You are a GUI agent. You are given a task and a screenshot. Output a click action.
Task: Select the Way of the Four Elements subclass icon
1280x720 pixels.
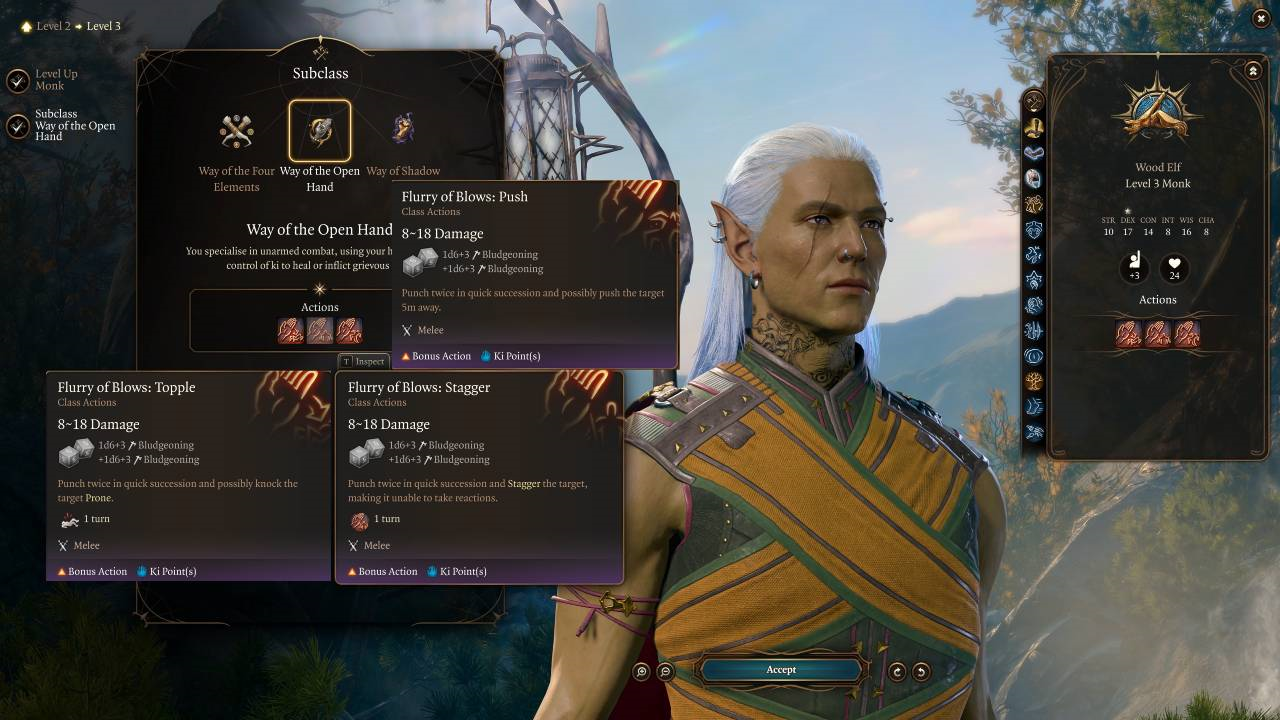pyautogui.click(x=236, y=131)
